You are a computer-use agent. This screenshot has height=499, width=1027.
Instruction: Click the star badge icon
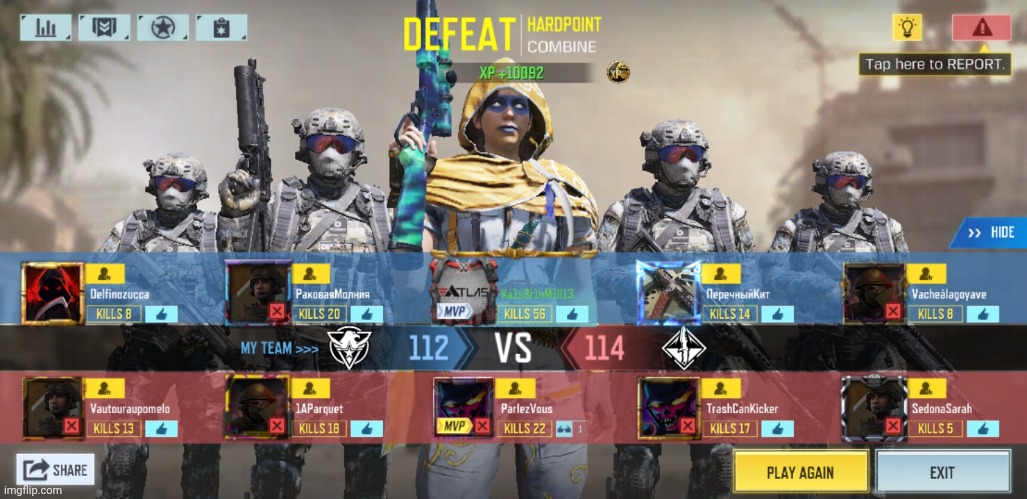(162, 27)
